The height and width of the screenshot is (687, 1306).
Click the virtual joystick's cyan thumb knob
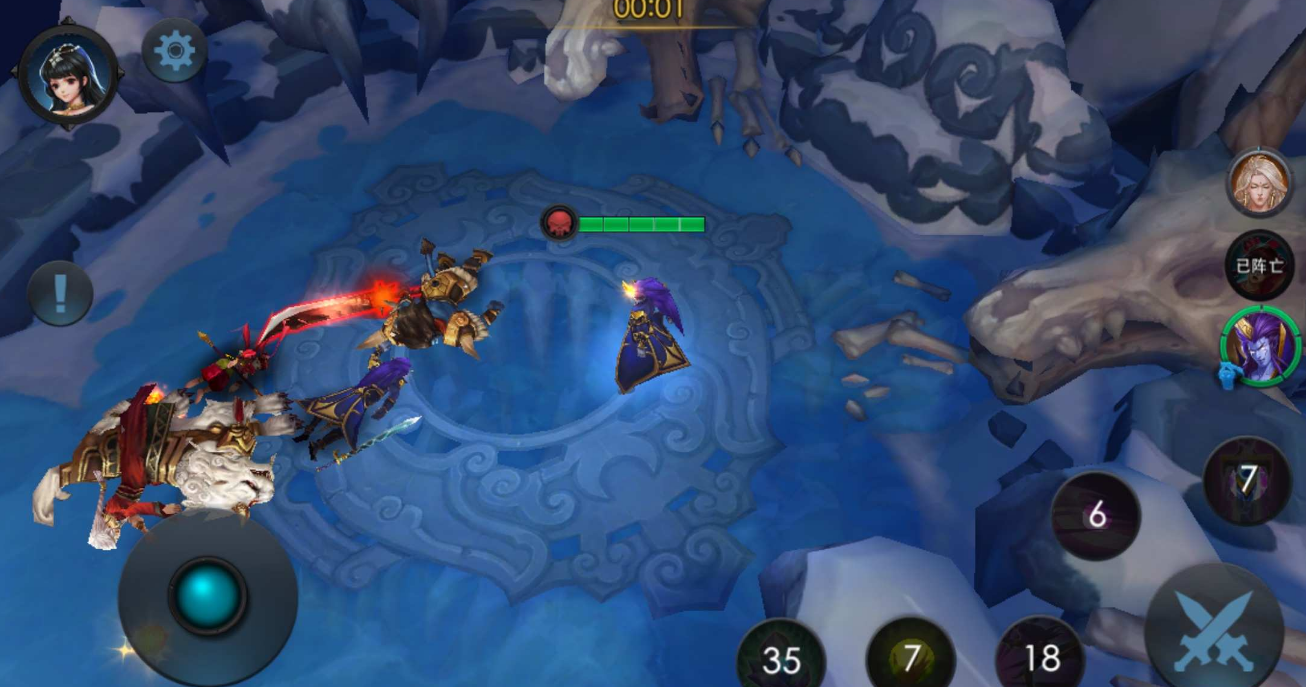pyautogui.click(x=208, y=597)
